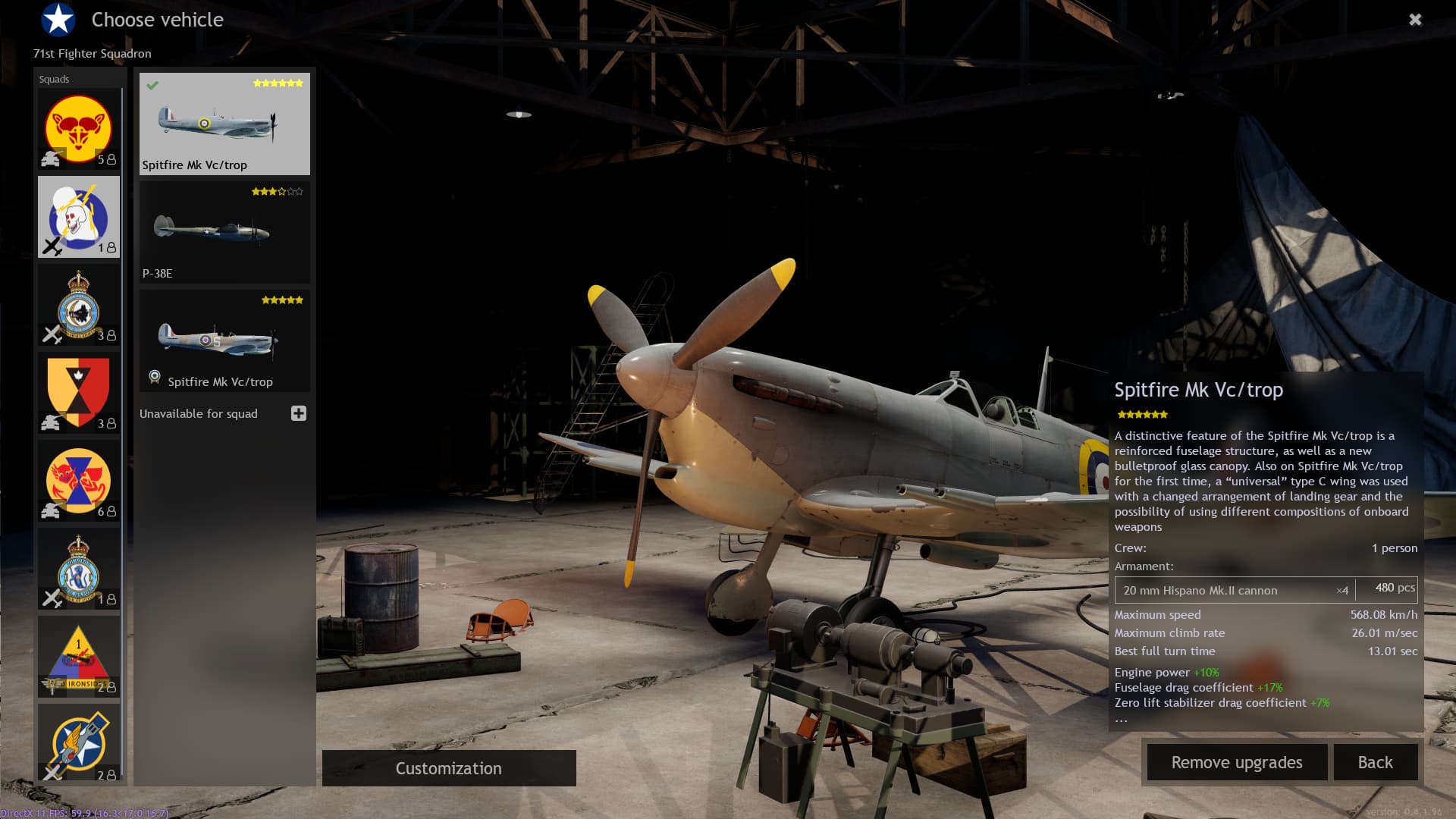This screenshot has height=819, width=1456.
Task: Pick the skull emblem squad
Action: click(x=79, y=217)
